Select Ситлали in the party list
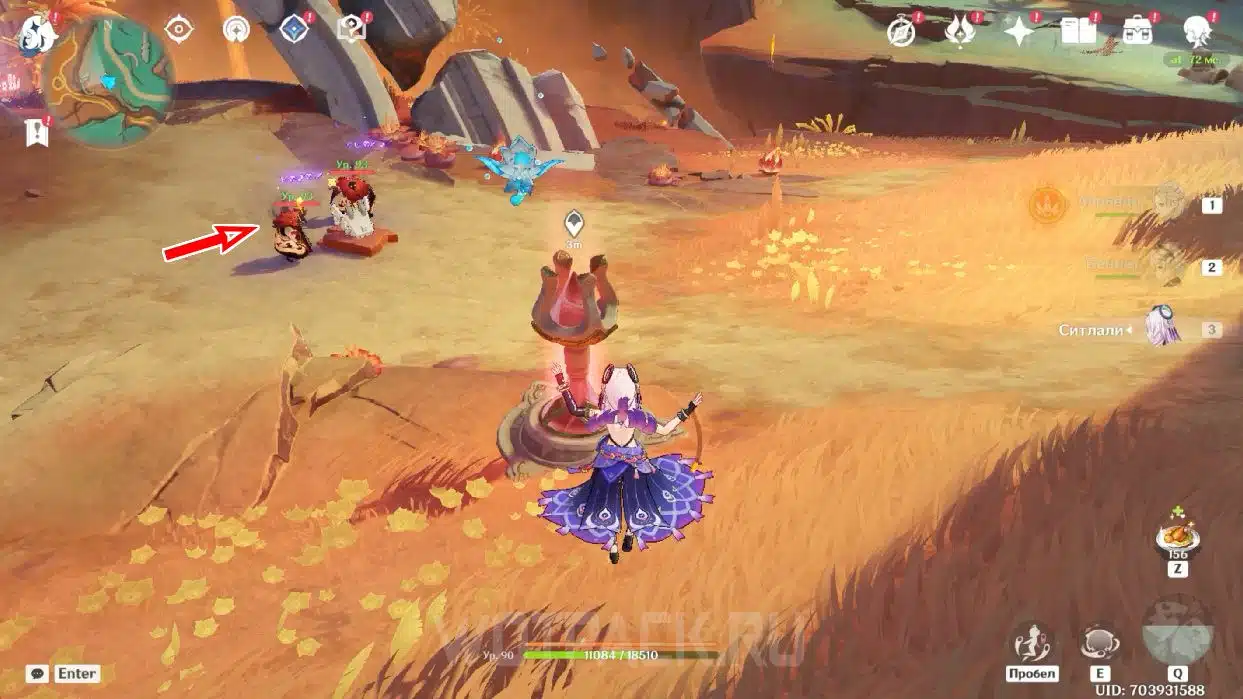 point(1163,328)
